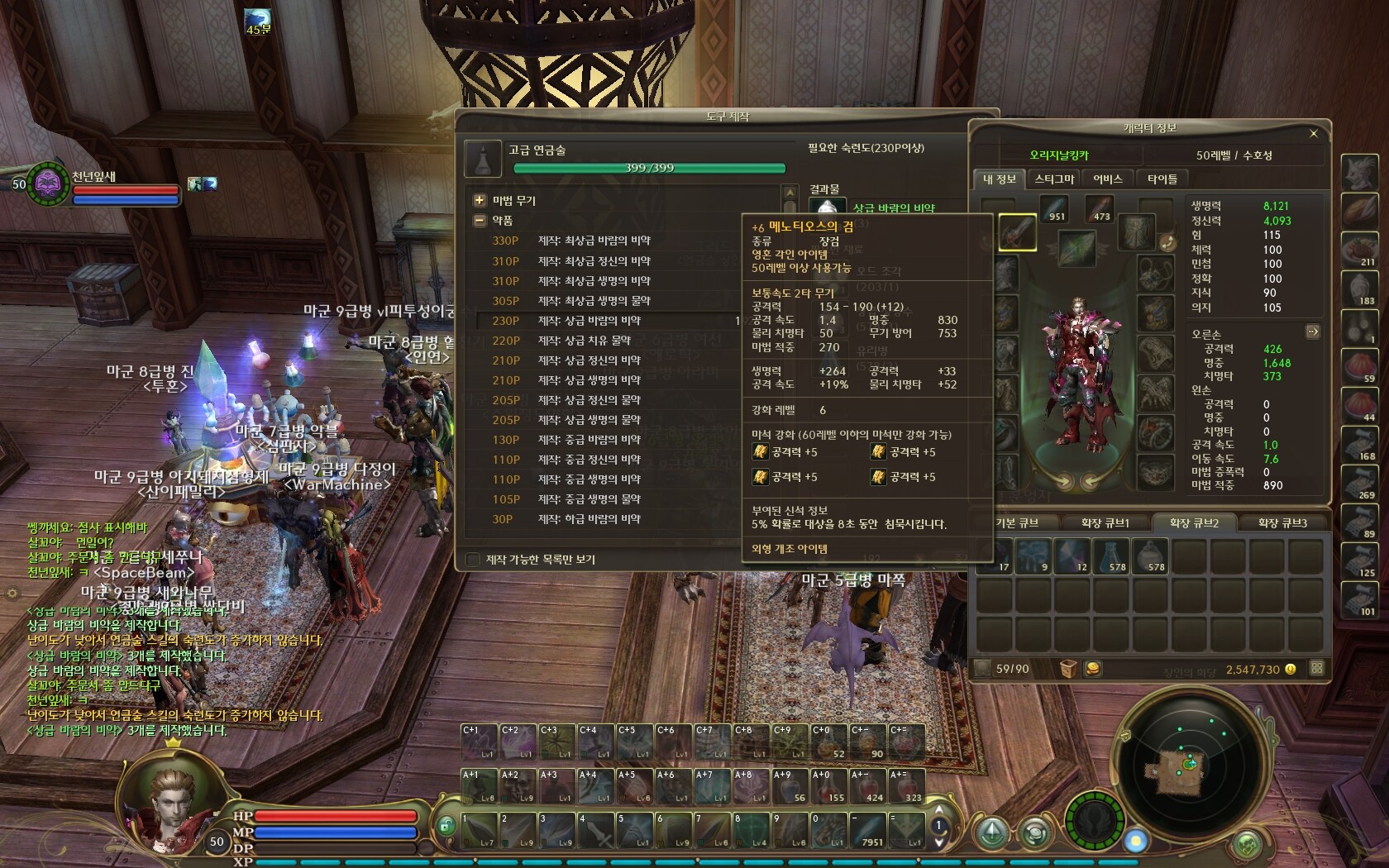This screenshot has width=1389, height=868.
Task: Toggle 제작 가능한 목록만 보기 checkbox
Action: pyautogui.click(x=473, y=560)
